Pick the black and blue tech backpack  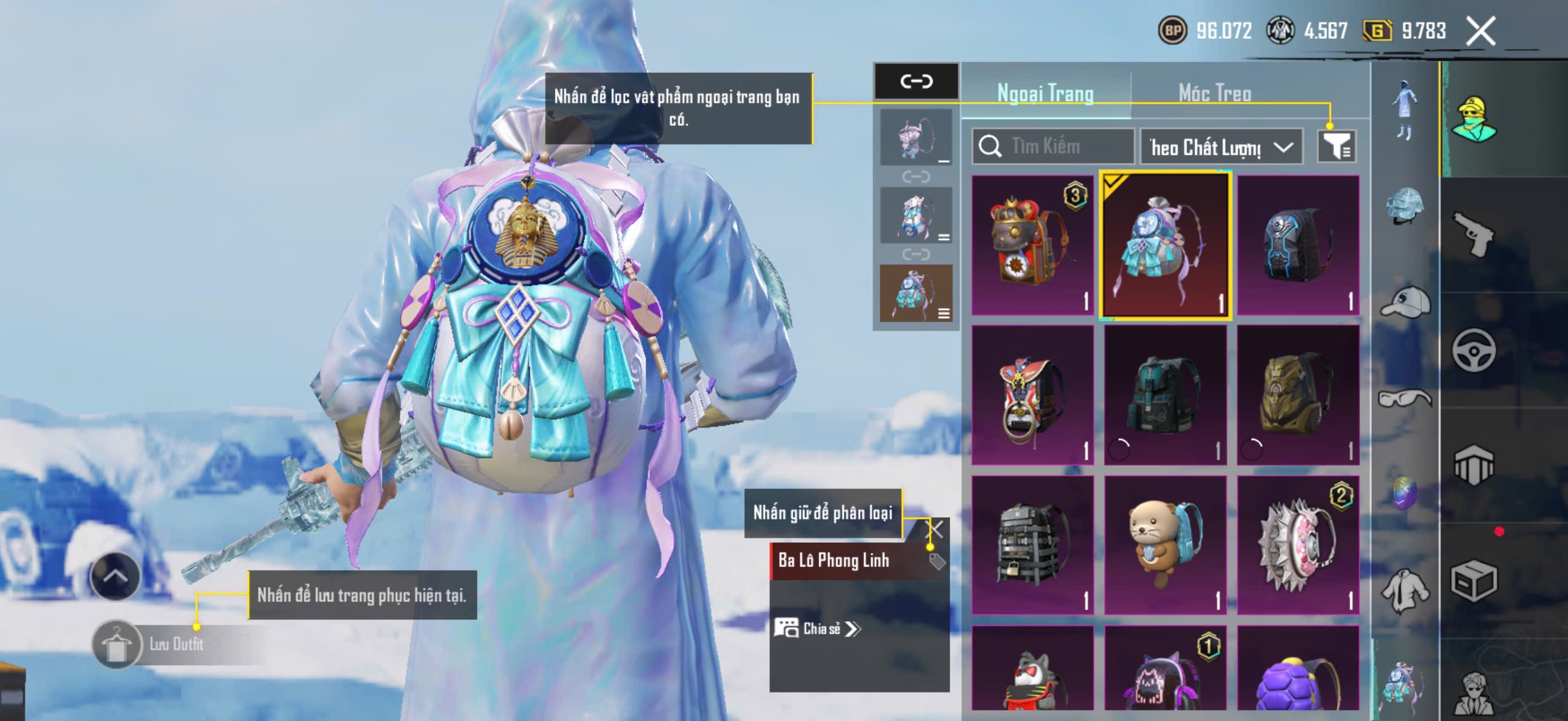point(1297,245)
